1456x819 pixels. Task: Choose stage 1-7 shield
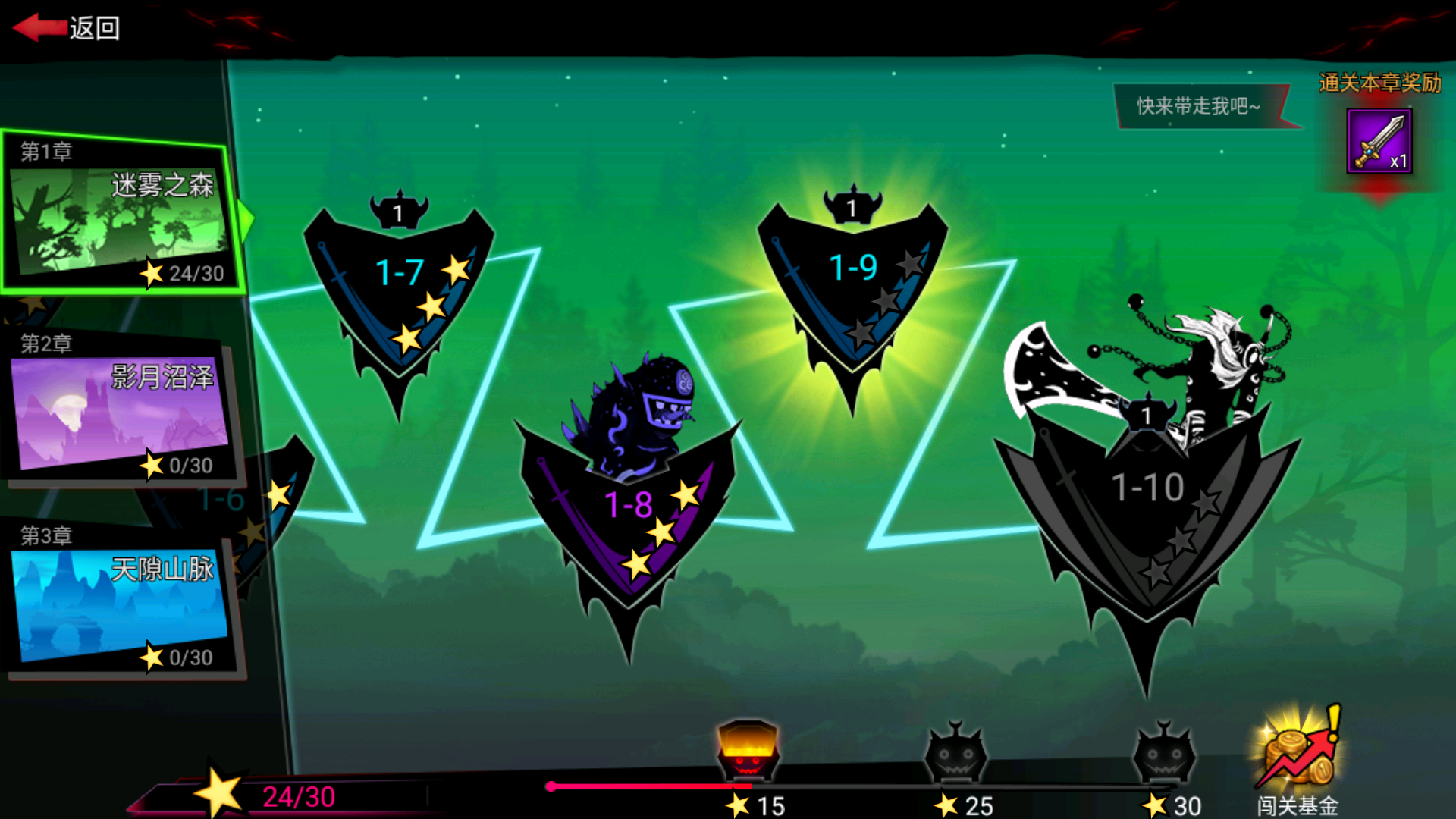point(399,288)
